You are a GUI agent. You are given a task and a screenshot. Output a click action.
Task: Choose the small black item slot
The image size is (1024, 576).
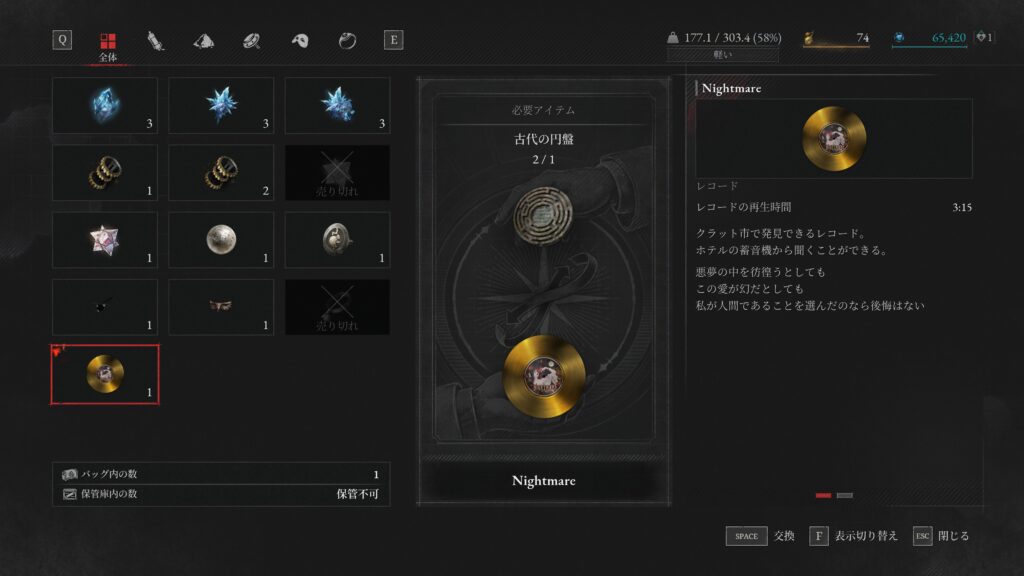tap(105, 306)
